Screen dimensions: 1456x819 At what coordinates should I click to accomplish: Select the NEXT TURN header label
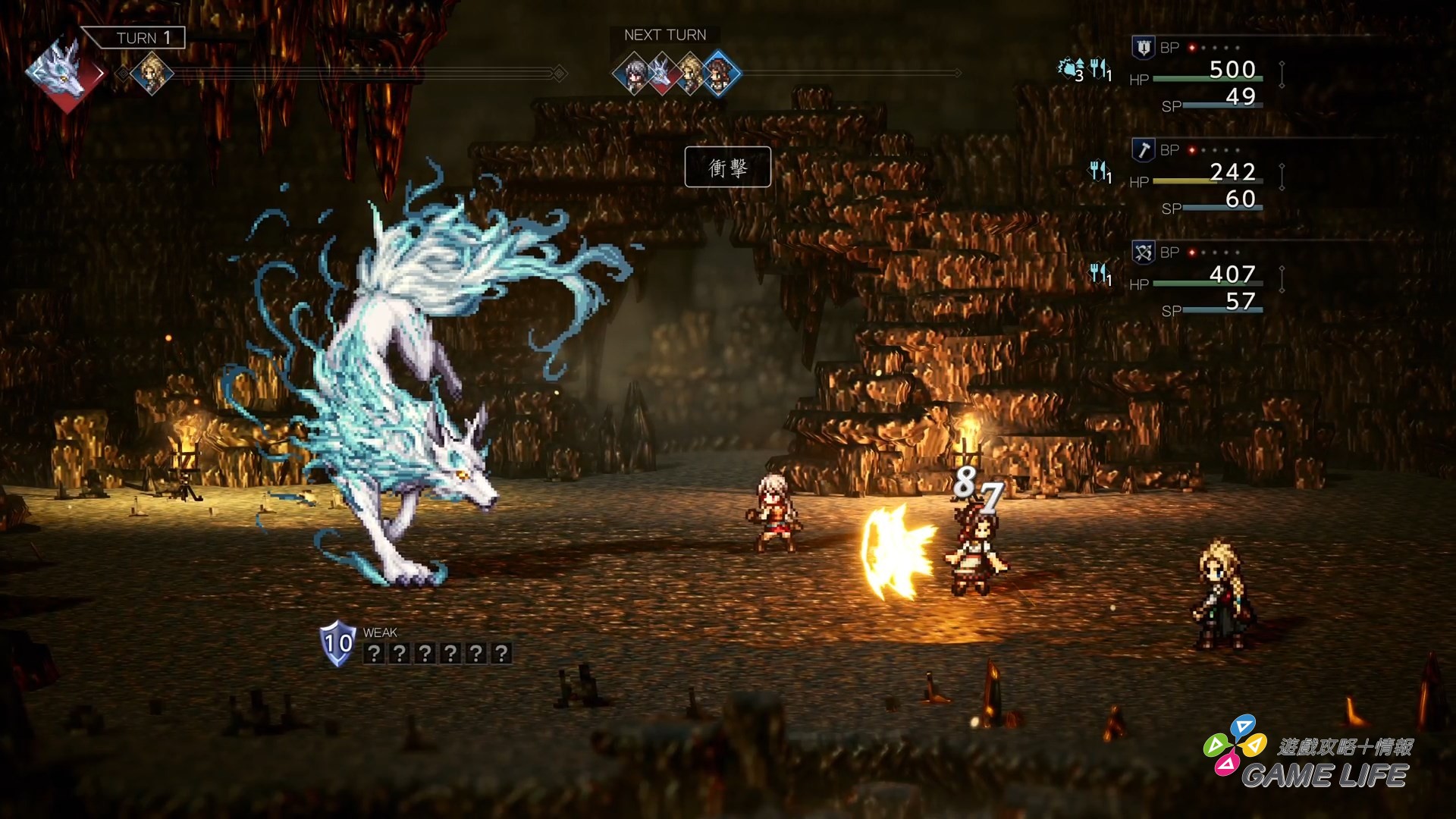click(664, 34)
